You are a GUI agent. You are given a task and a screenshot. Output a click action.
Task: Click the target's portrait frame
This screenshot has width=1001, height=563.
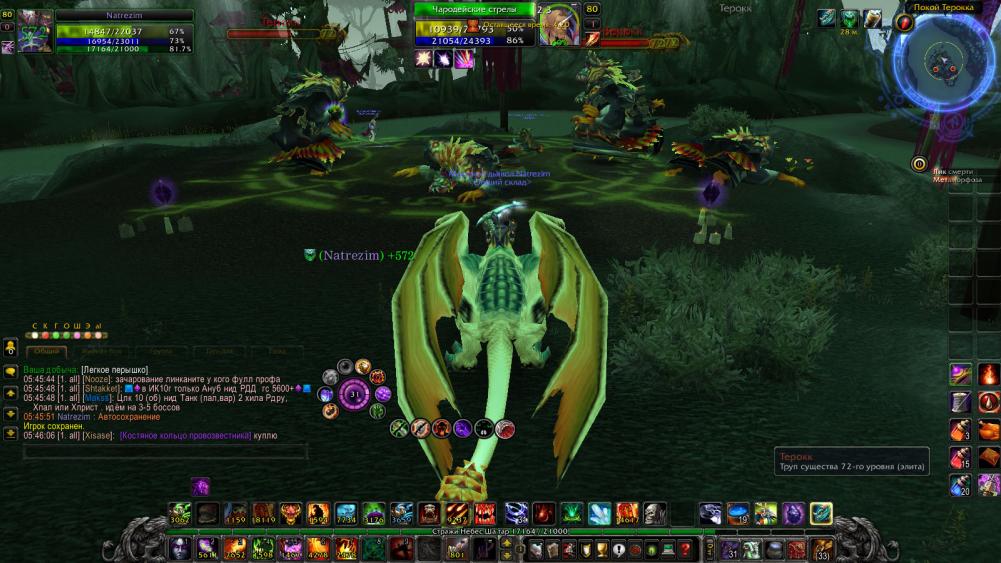coord(558,26)
